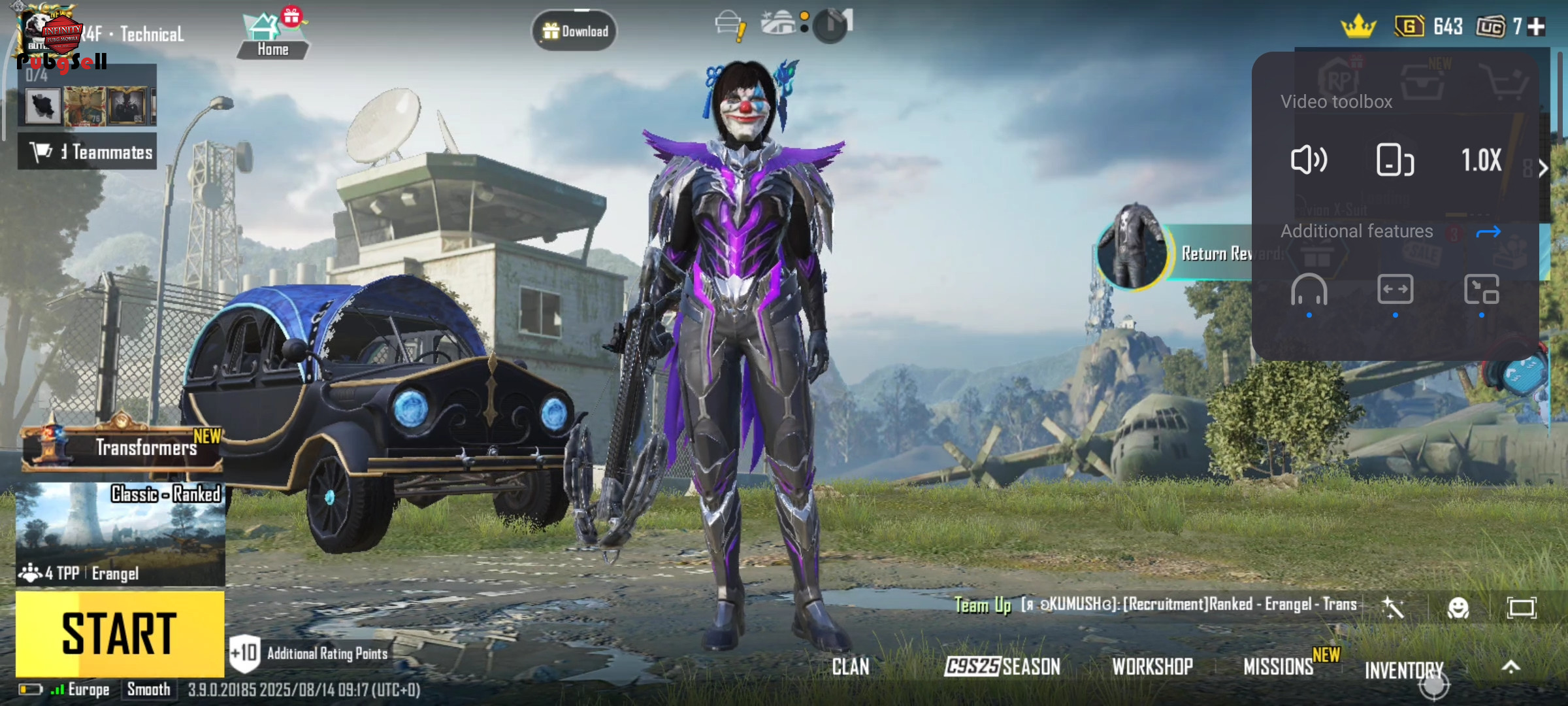The image size is (1568, 706).
Task: Open the Team Up recruitment chat line
Action: (x=1156, y=605)
